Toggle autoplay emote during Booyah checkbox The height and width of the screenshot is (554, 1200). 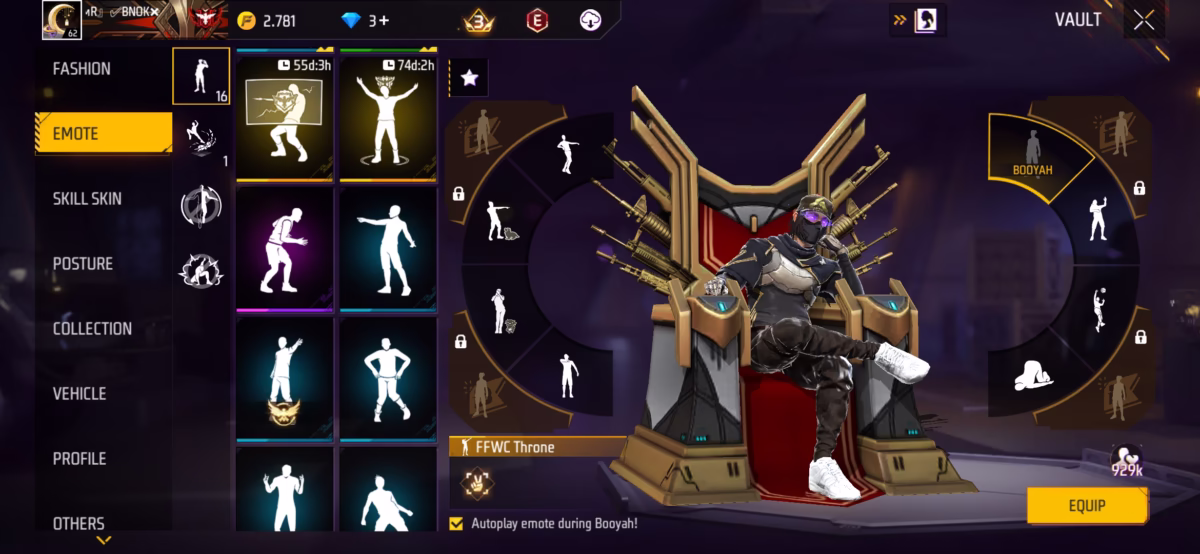(x=457, y=523)
